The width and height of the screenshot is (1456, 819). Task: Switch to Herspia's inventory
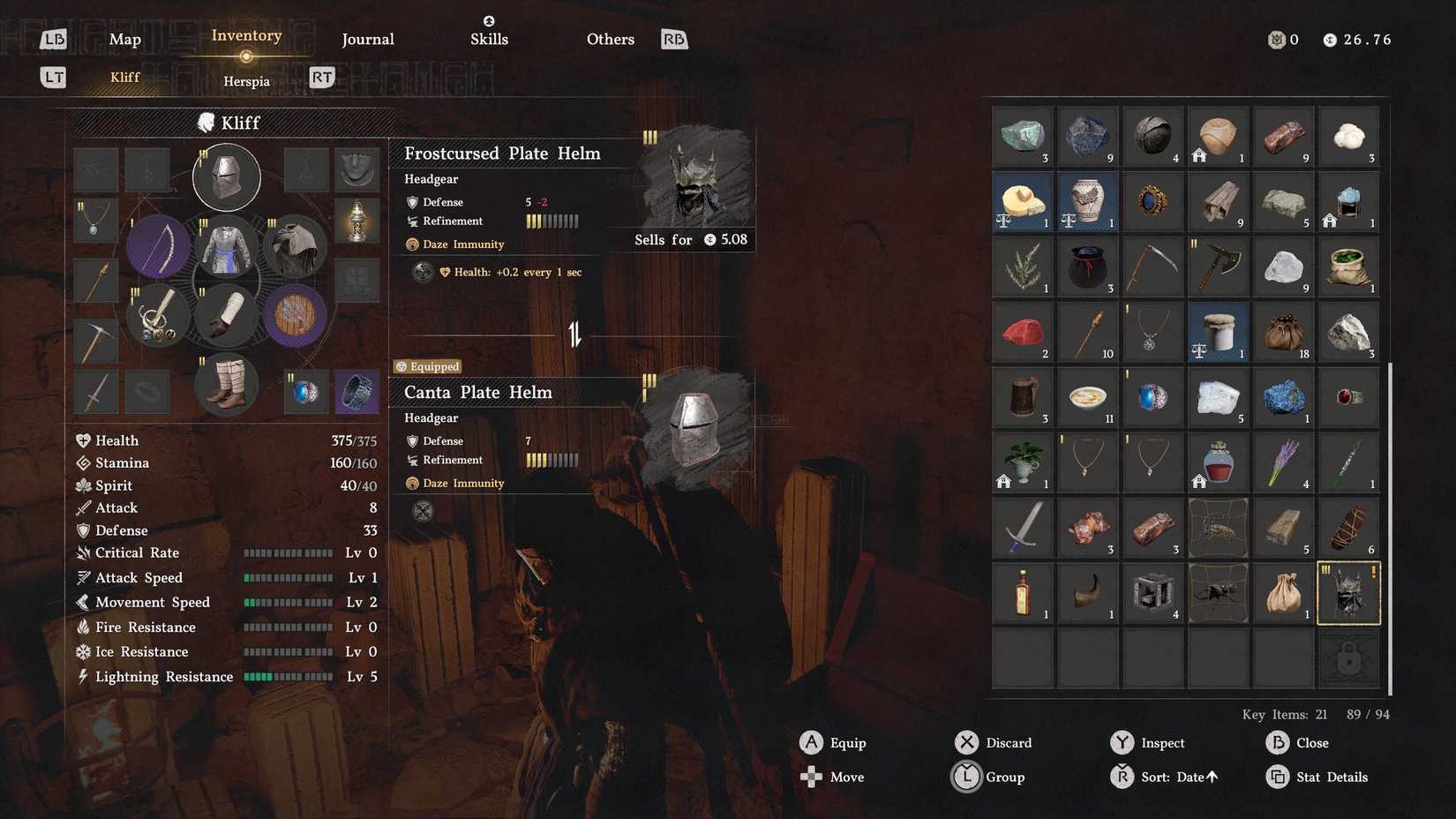click(246, 80)
